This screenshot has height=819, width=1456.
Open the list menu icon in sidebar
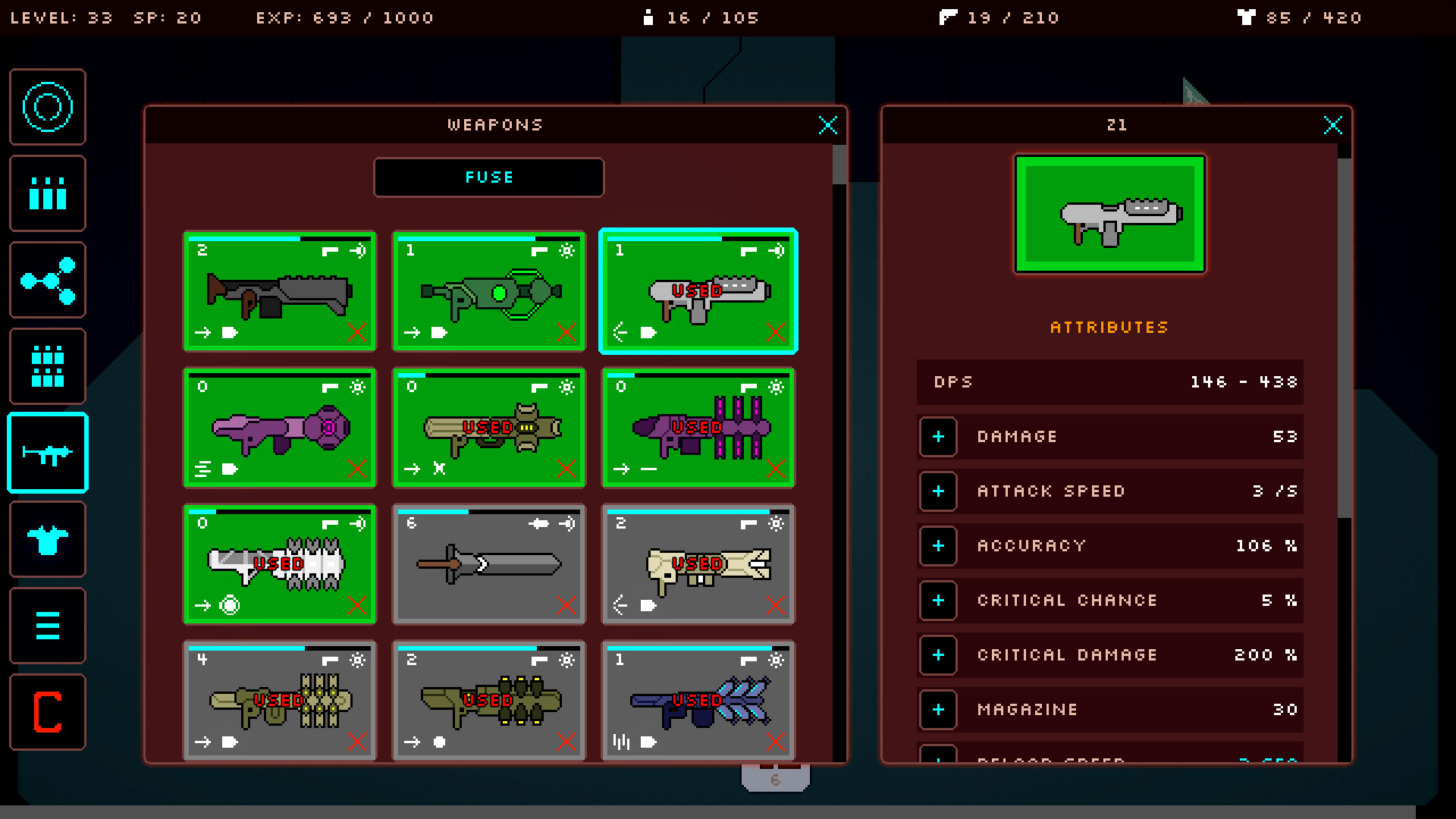coord(47,625)
